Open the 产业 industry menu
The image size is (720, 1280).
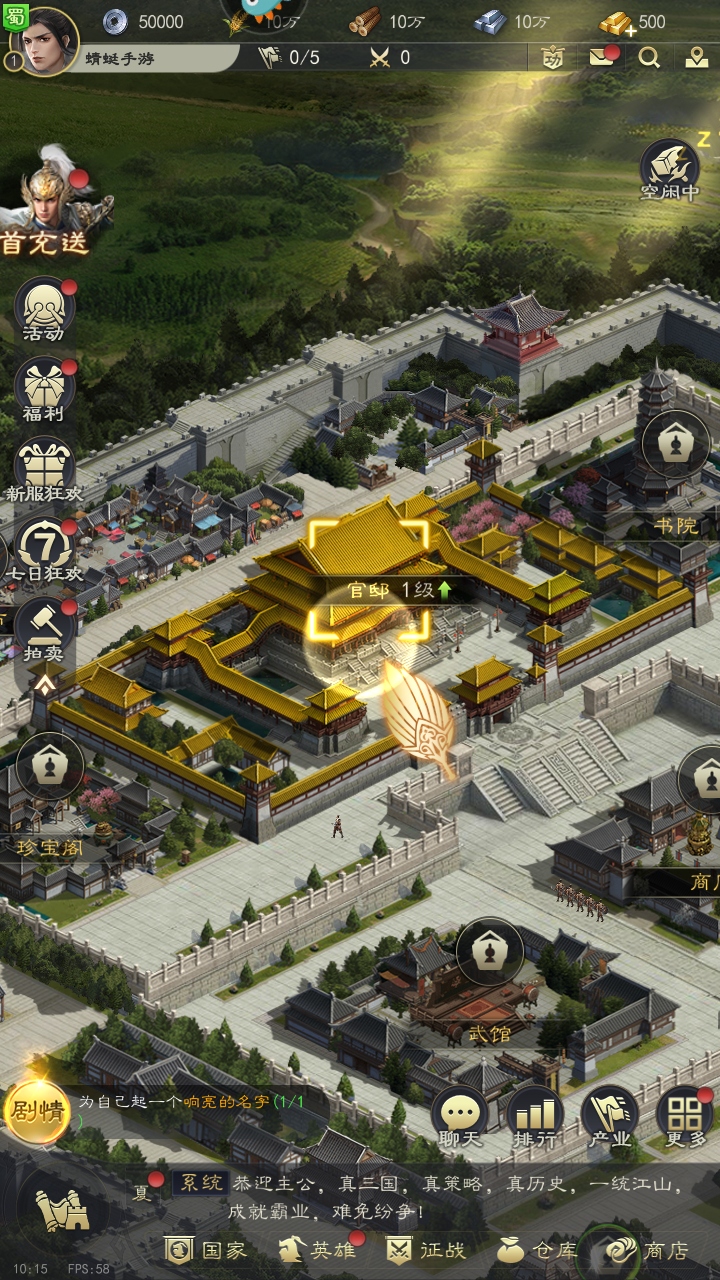(609, 1117)
